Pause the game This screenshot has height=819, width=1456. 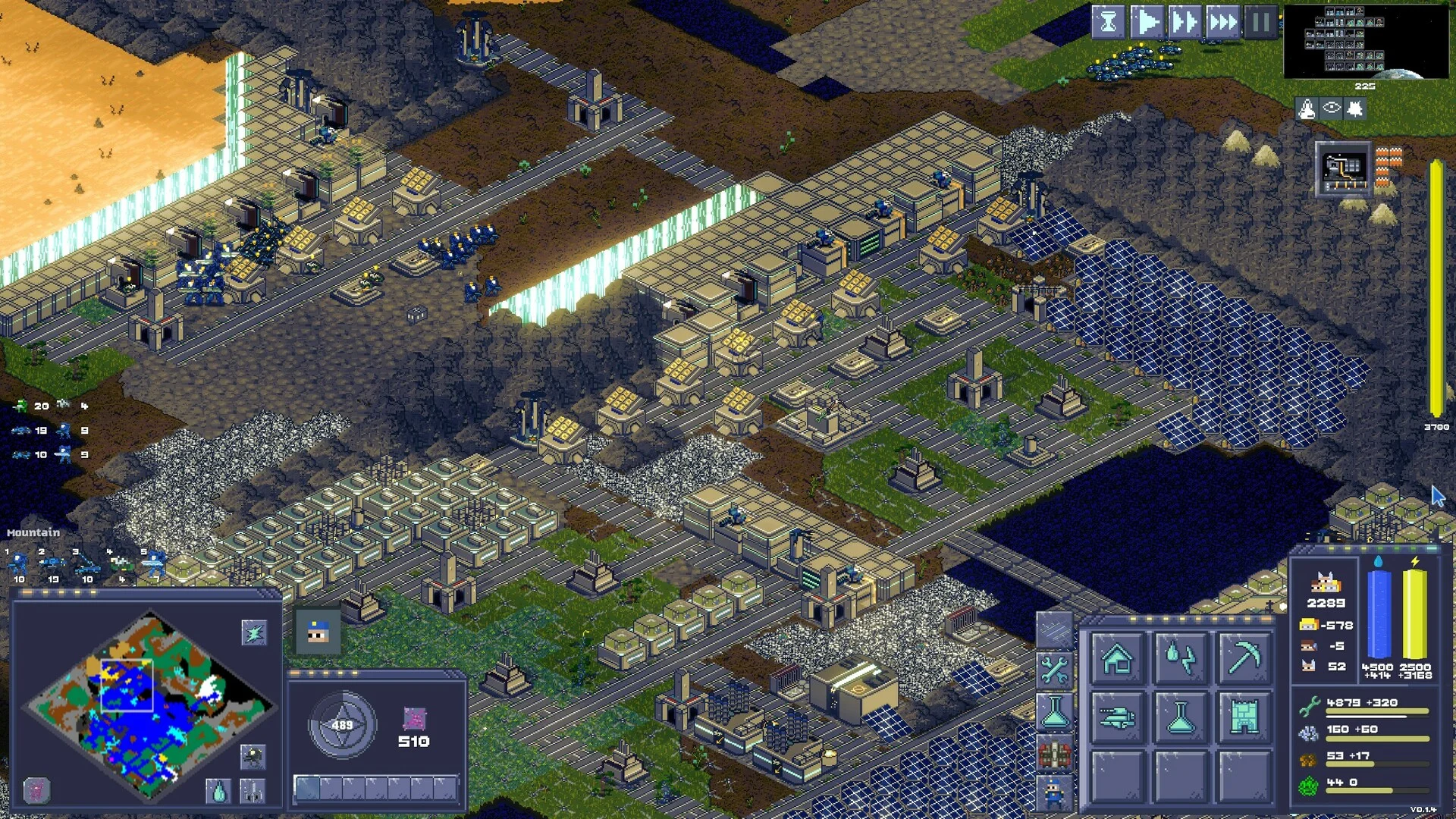1260,23
